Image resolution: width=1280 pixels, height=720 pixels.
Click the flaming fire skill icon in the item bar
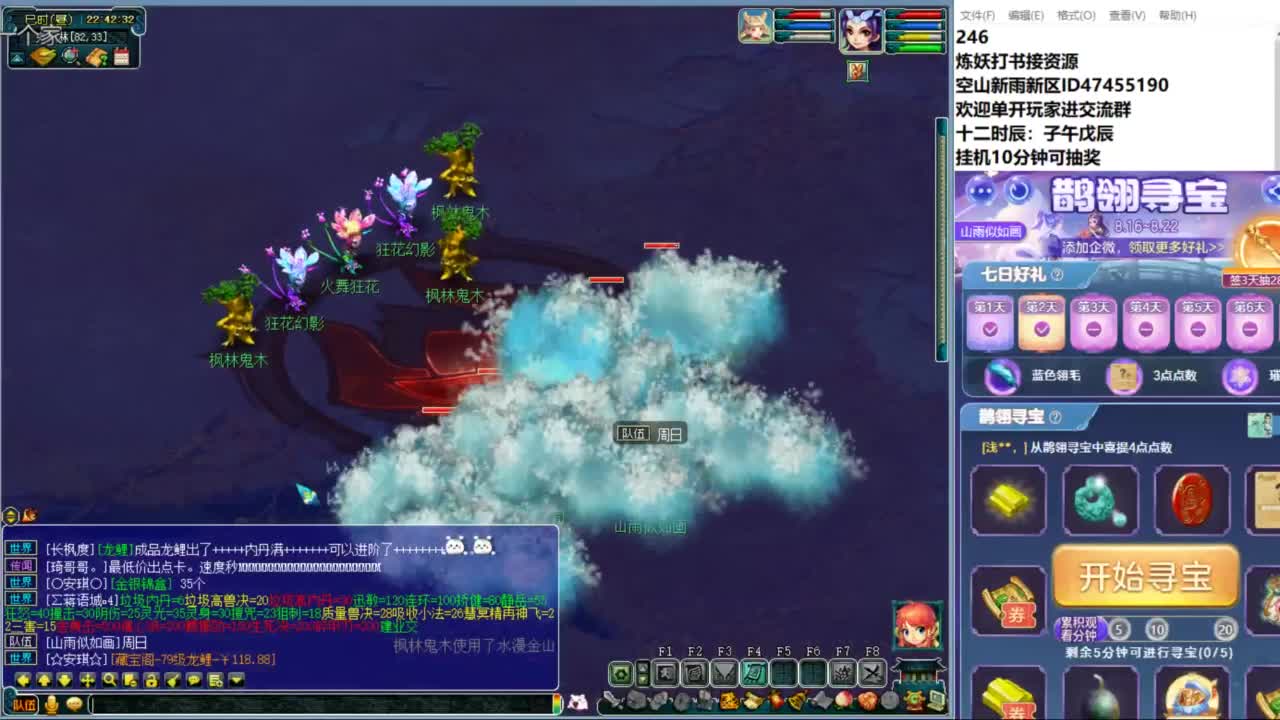[778, 701]
